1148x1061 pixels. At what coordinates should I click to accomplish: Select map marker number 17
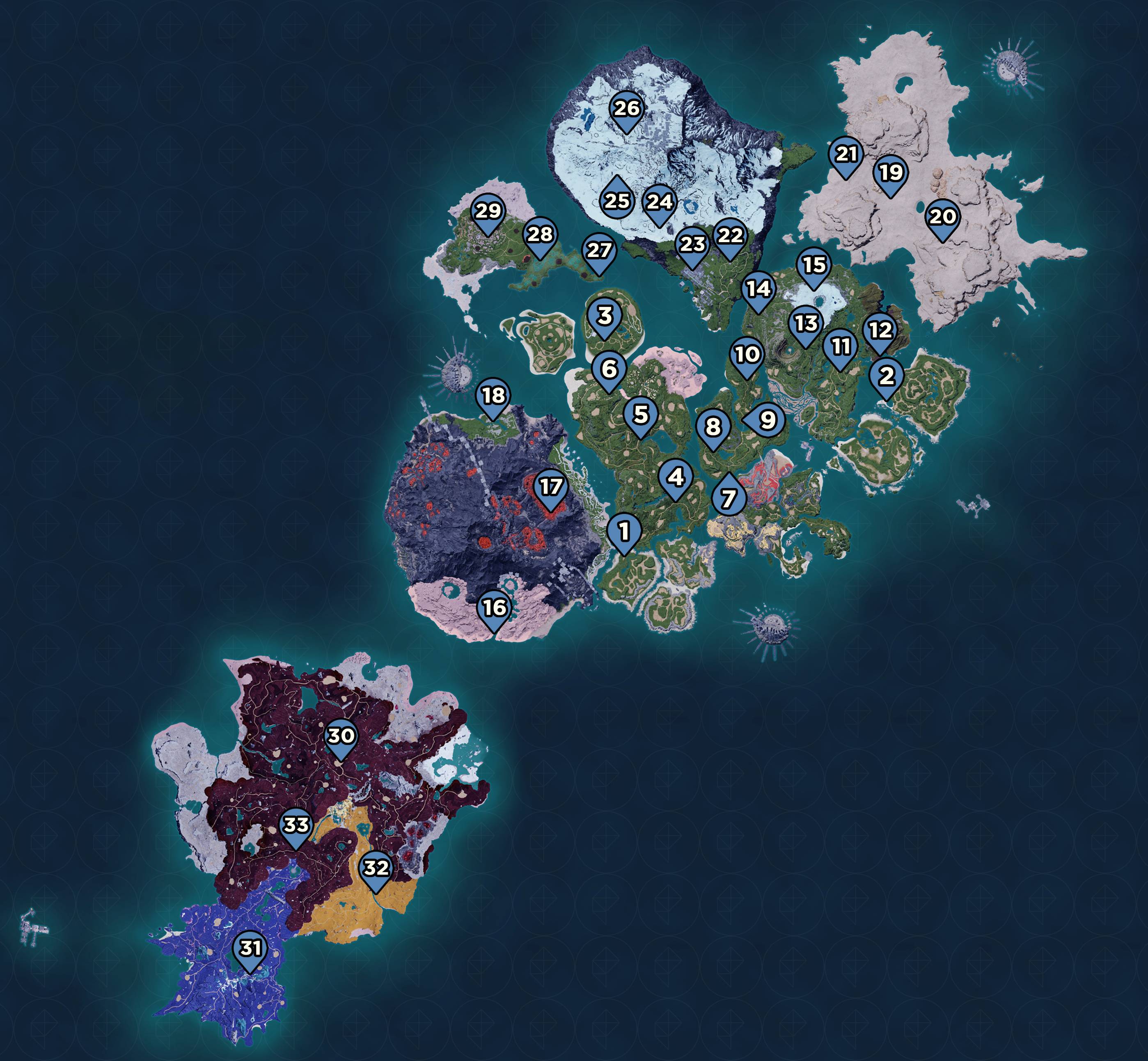tap(550, 488)
